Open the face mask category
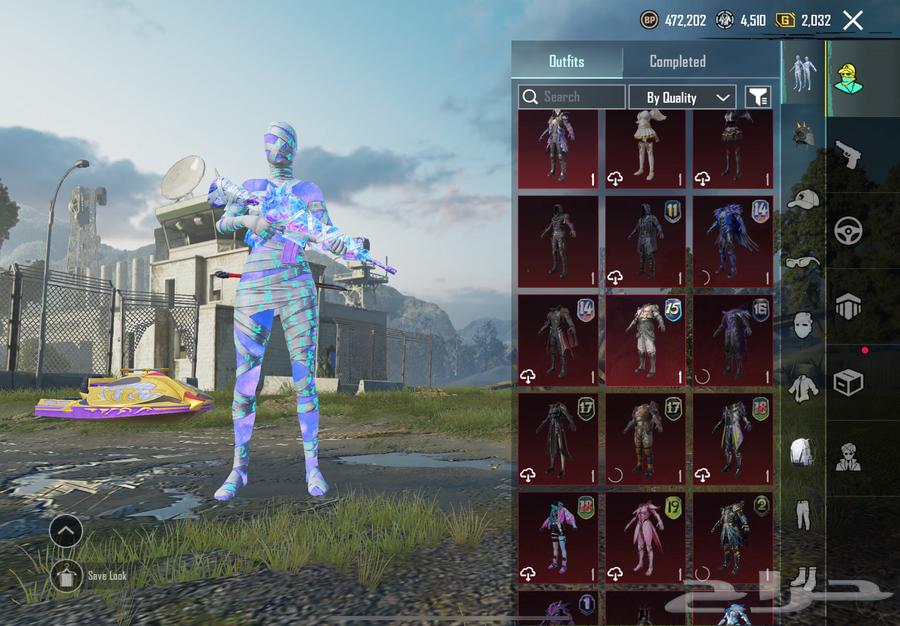 click(x=803, y=325)
